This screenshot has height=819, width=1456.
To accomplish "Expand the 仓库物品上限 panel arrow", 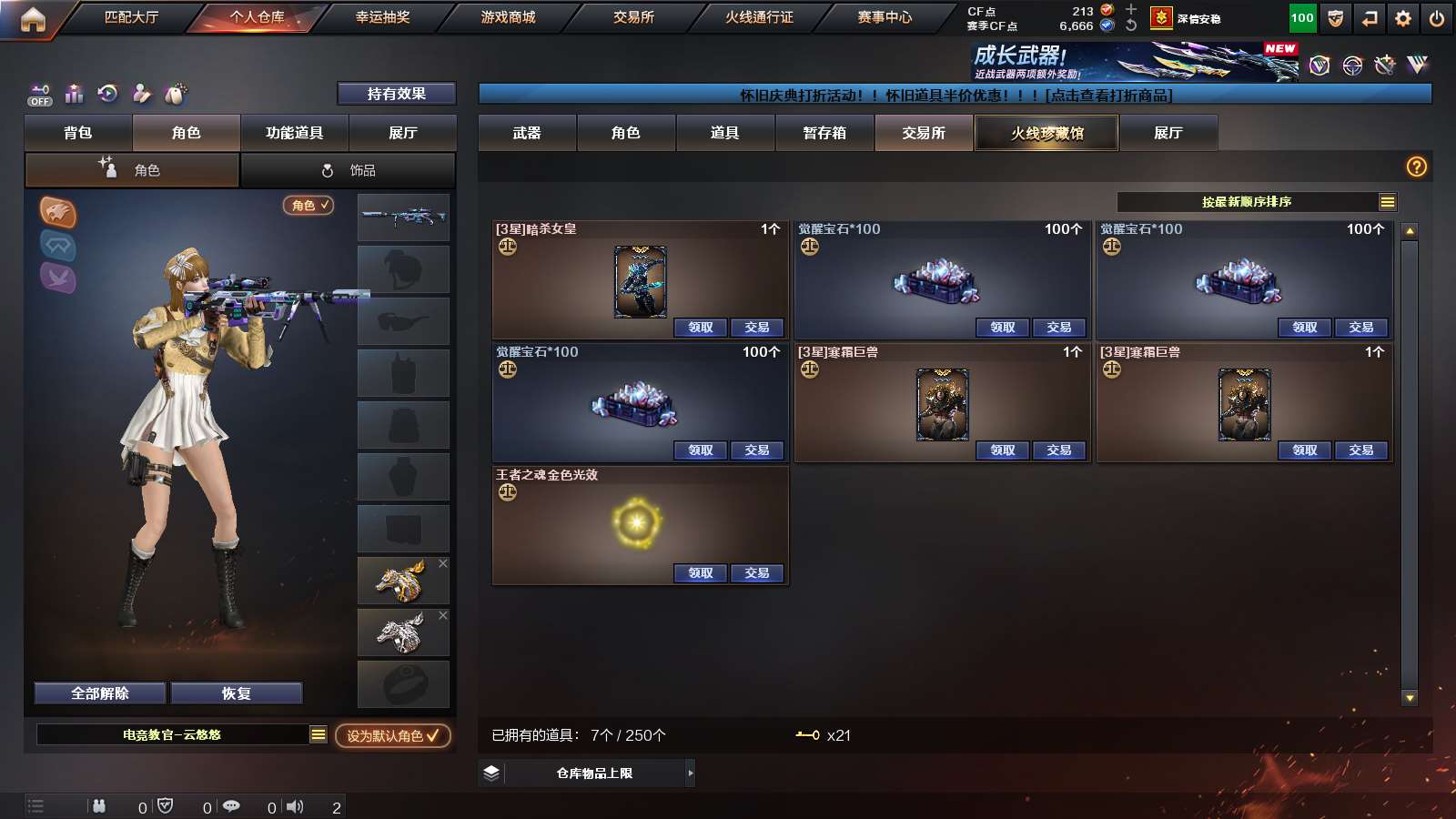I will click(x=690, y=773).
